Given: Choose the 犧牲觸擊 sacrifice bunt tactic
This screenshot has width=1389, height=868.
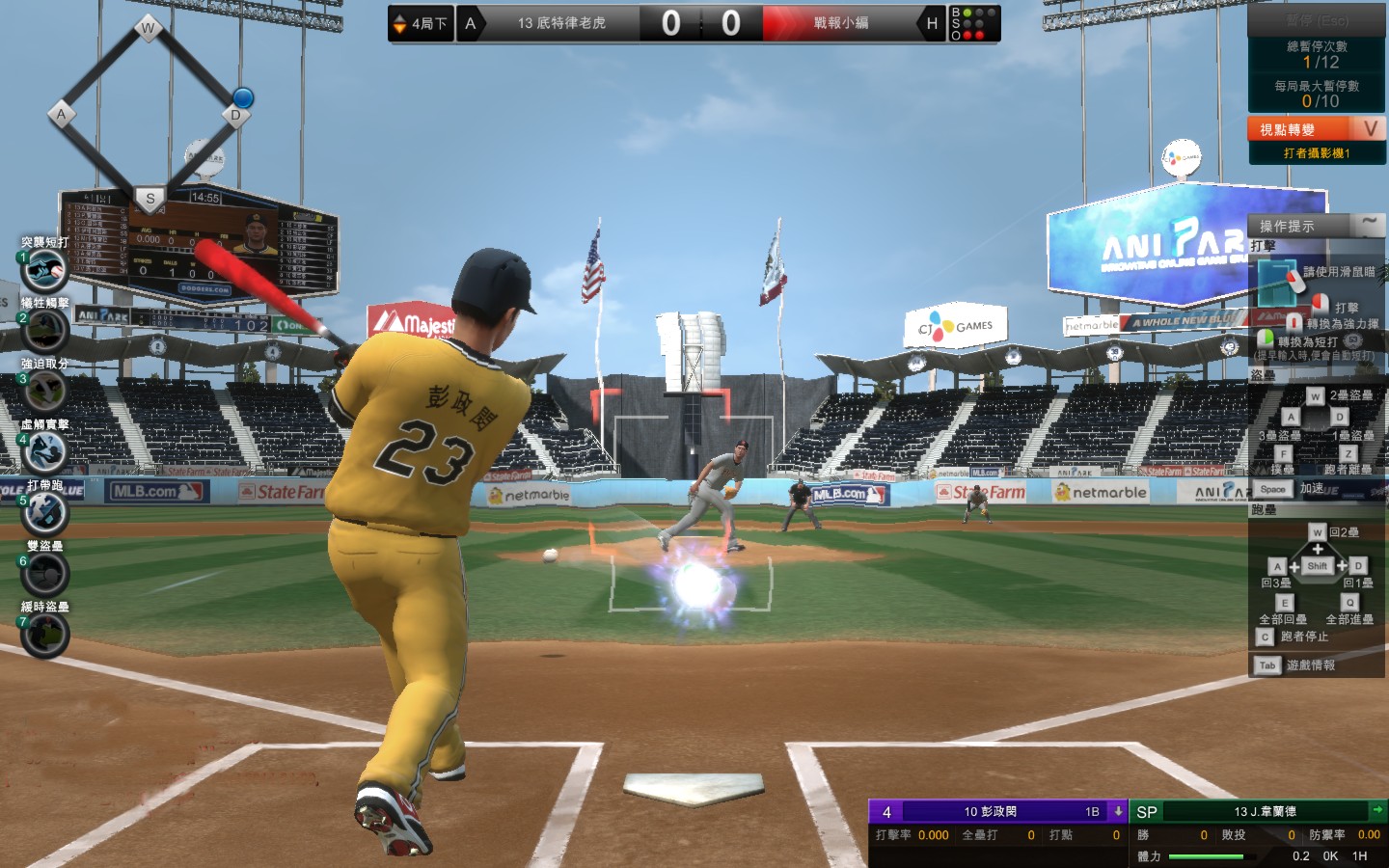Looking at the screenshot, I should coord(44,331).
